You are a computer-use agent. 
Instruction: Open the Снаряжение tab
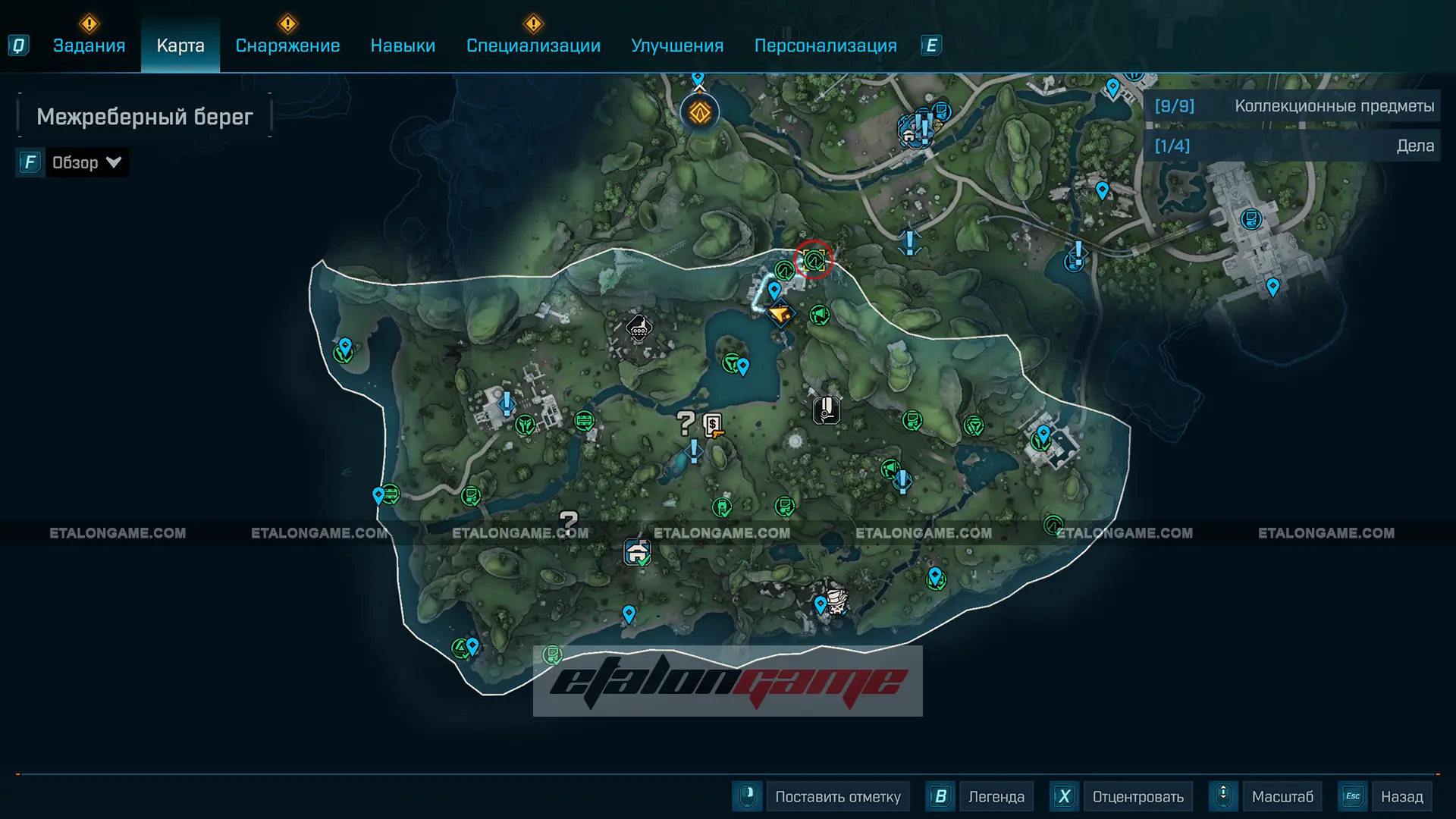(287, 45)
